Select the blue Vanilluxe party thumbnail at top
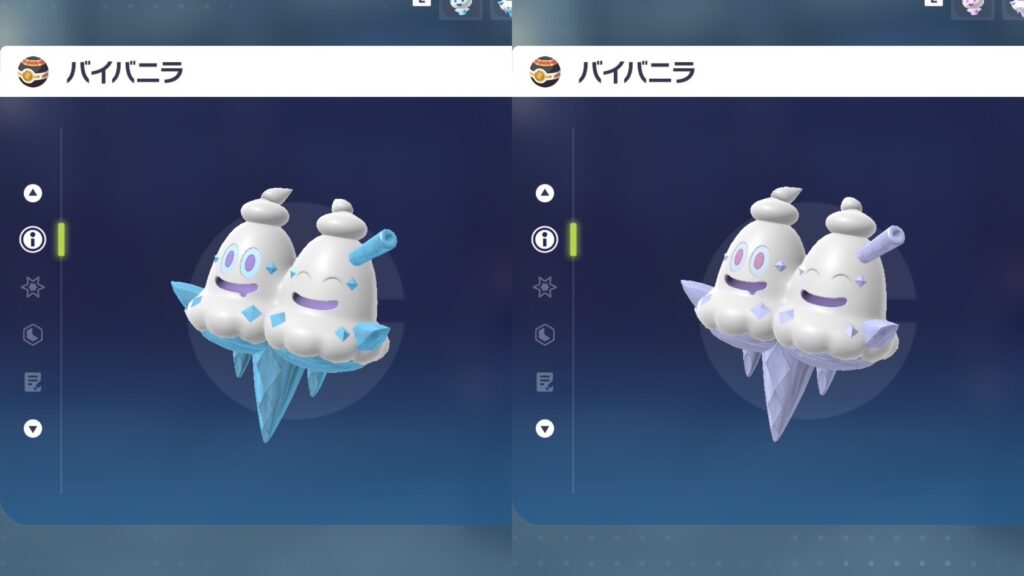Image resolution: width=1024 pixels, height=576 pixels. pyautogui.click(x=460, y=7)
